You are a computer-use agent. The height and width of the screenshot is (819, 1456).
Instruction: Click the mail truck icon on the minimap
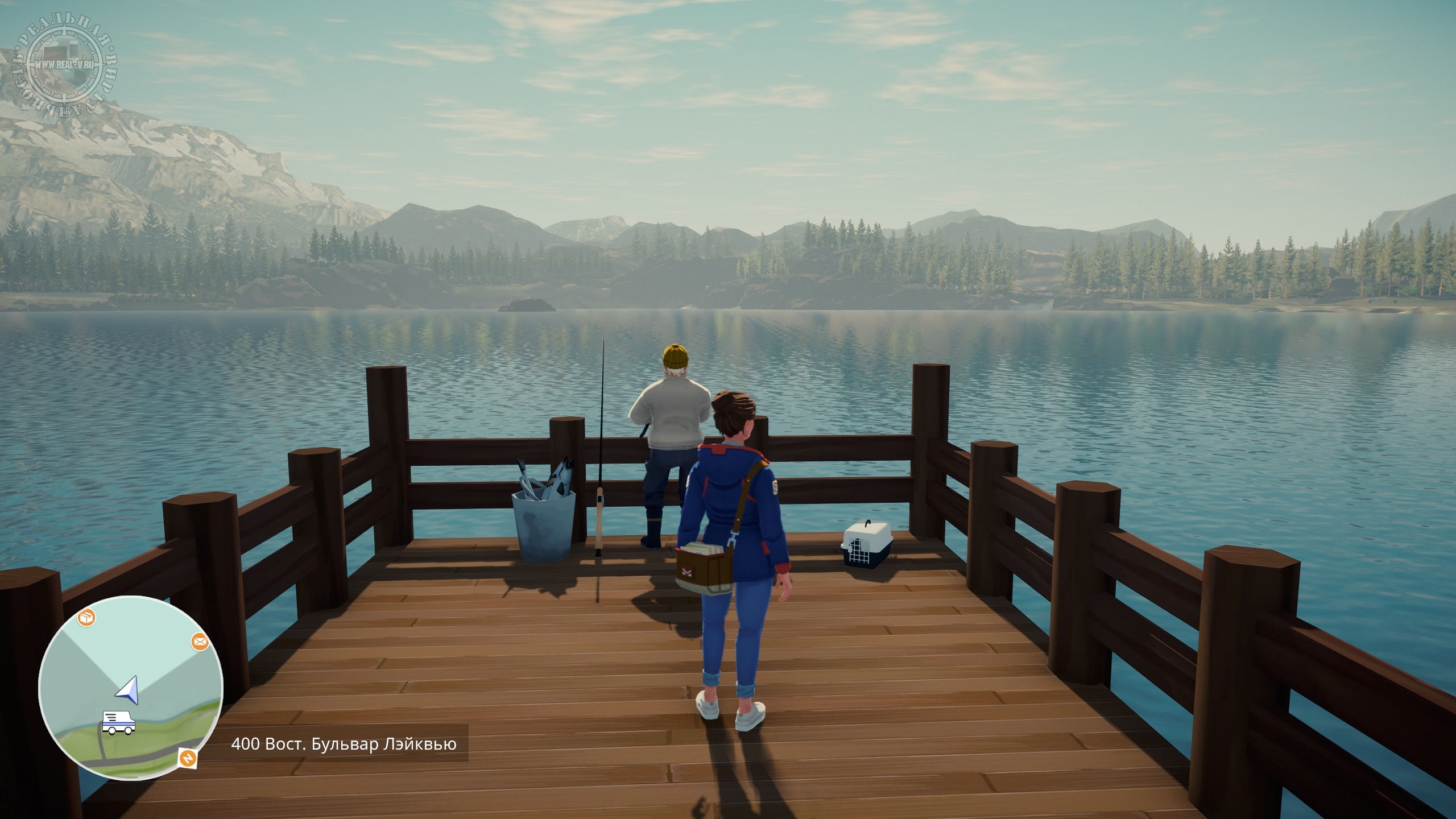click(x=119, y=722)
